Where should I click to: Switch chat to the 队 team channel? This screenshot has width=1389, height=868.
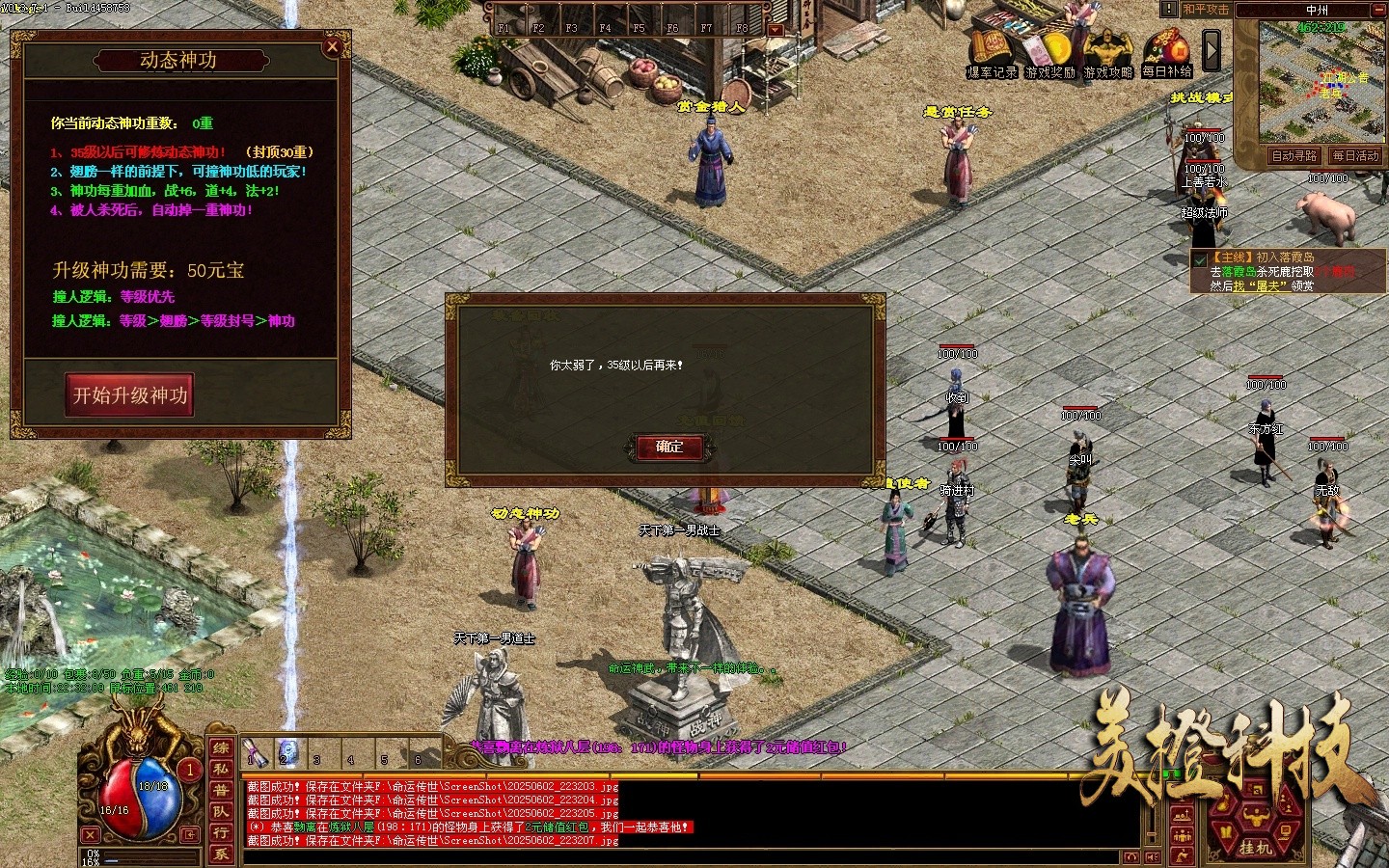click(221, 812)
